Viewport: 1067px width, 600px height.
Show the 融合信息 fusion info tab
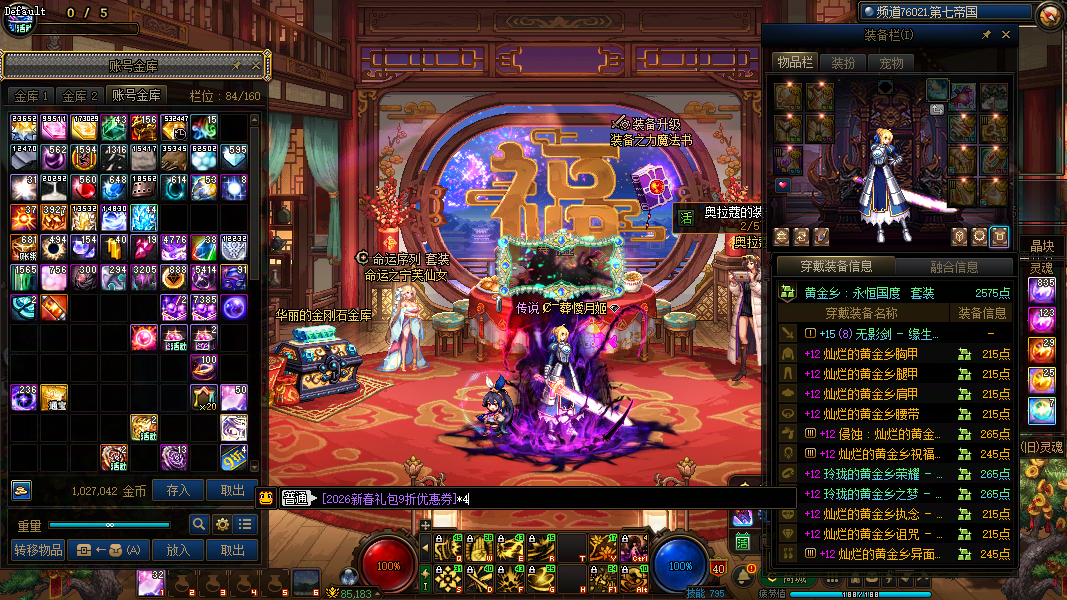point(953,267)
